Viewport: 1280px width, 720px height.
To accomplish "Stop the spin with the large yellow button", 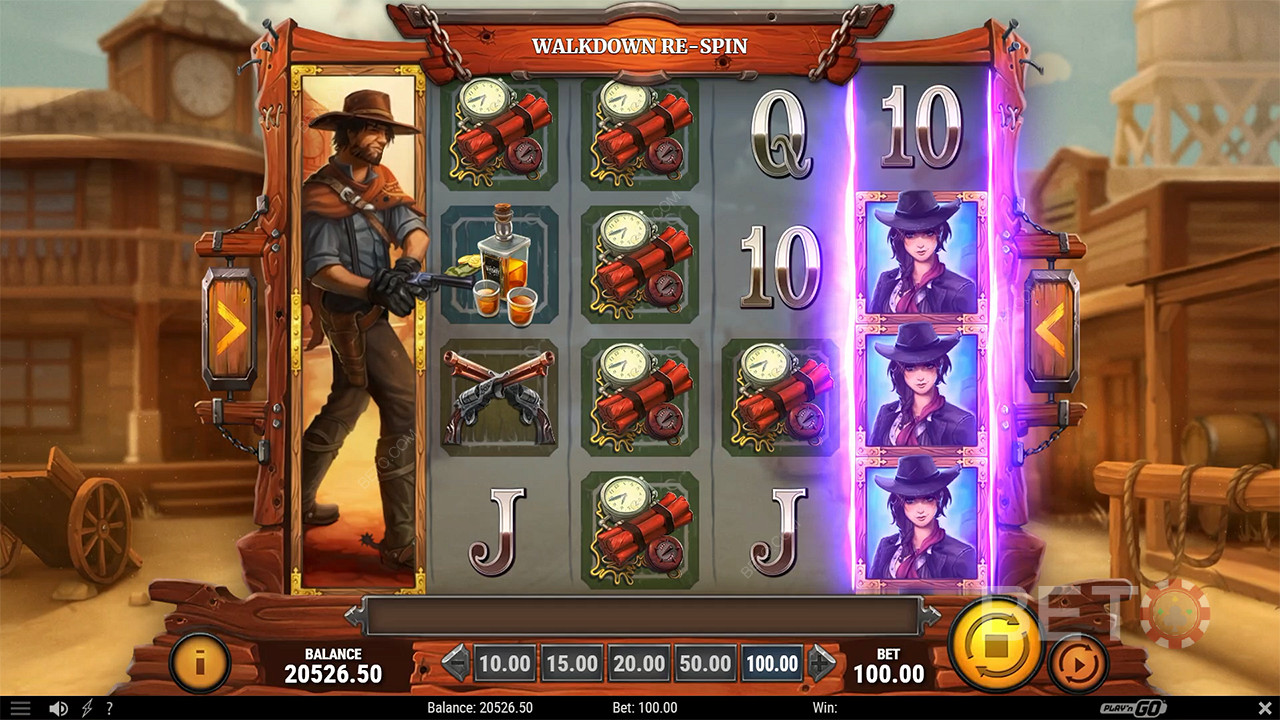I will coord(993,644).
